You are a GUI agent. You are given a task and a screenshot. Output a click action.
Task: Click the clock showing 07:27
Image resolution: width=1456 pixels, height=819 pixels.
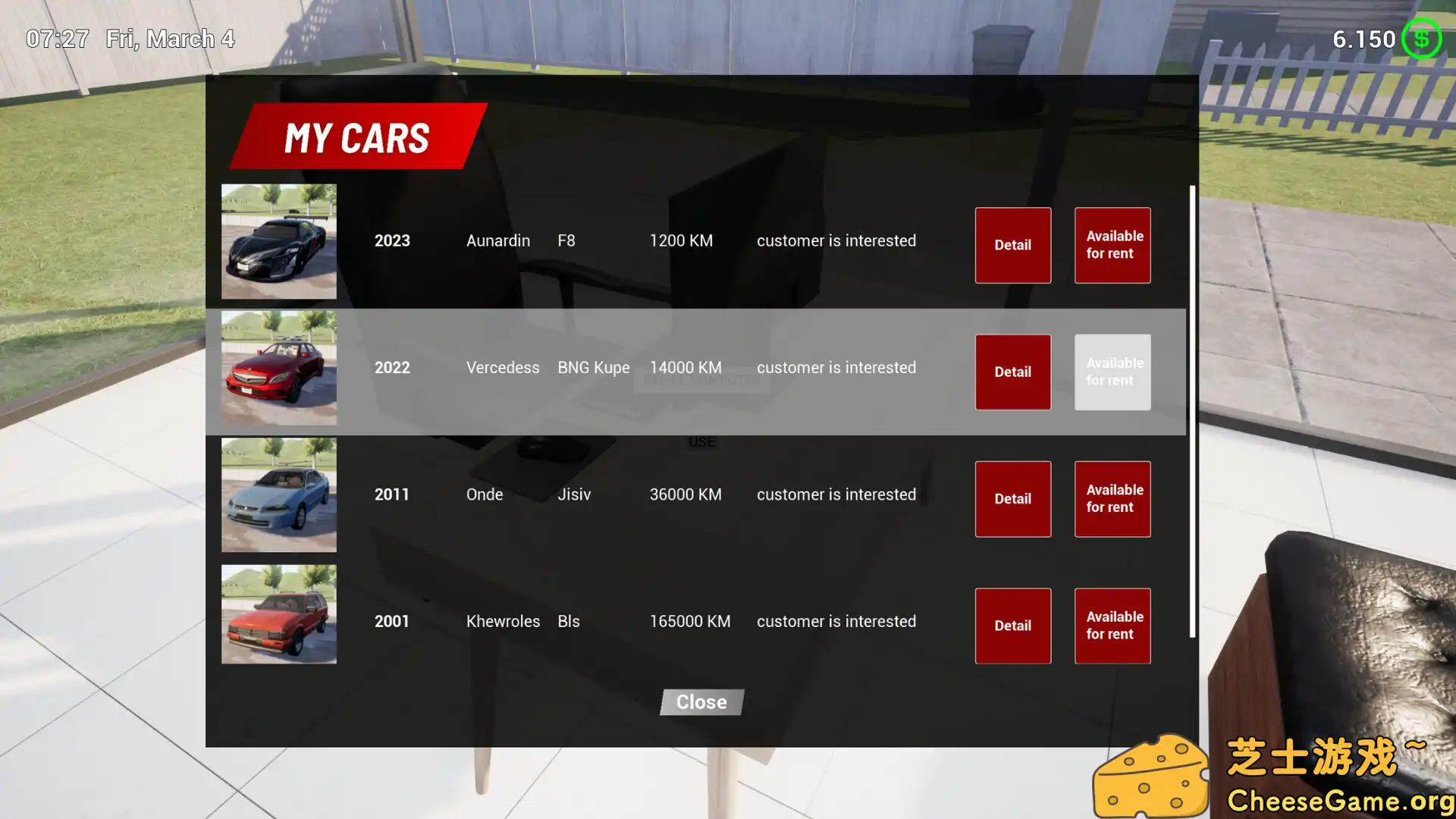click(57, 38)
